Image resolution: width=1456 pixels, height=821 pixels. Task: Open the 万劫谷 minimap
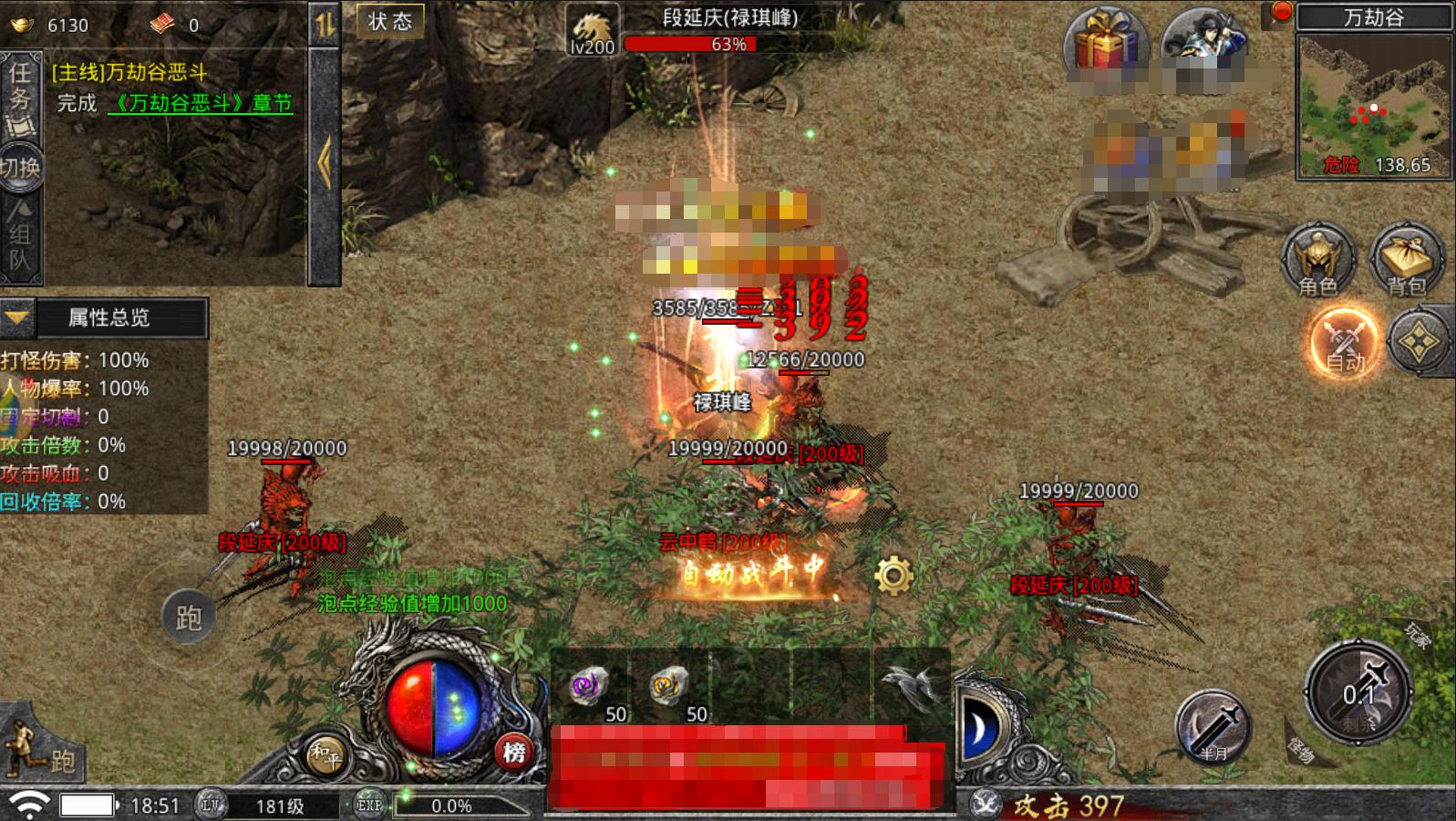1374,105
